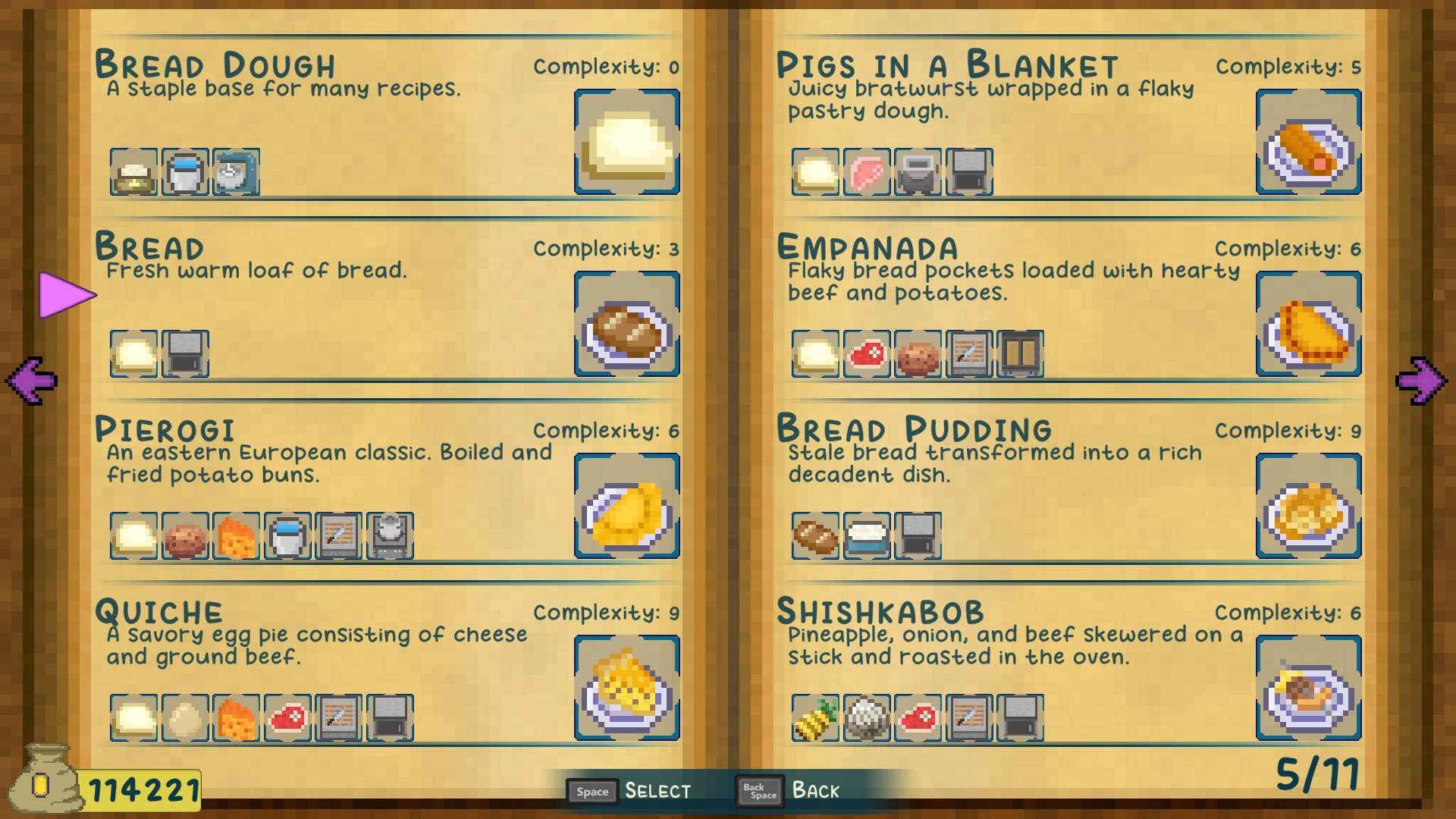Click the oven icon under Bread

(x=185, y=354)
